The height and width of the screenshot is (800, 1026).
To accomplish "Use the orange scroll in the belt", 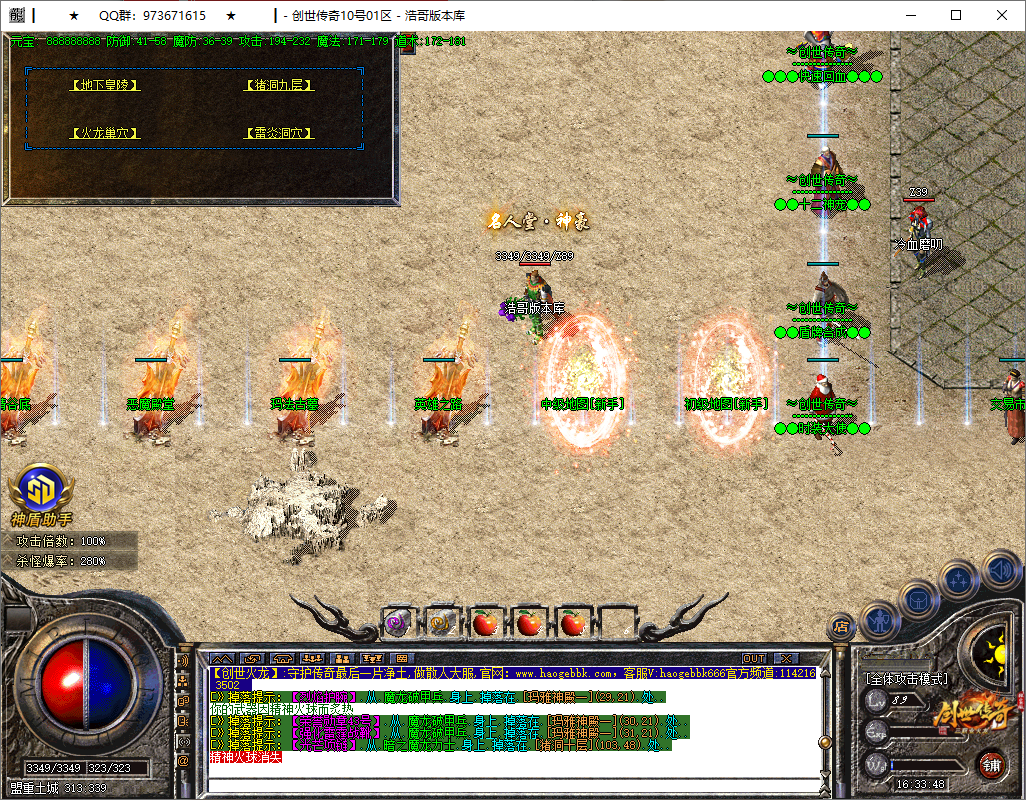I will pos(440,624).
